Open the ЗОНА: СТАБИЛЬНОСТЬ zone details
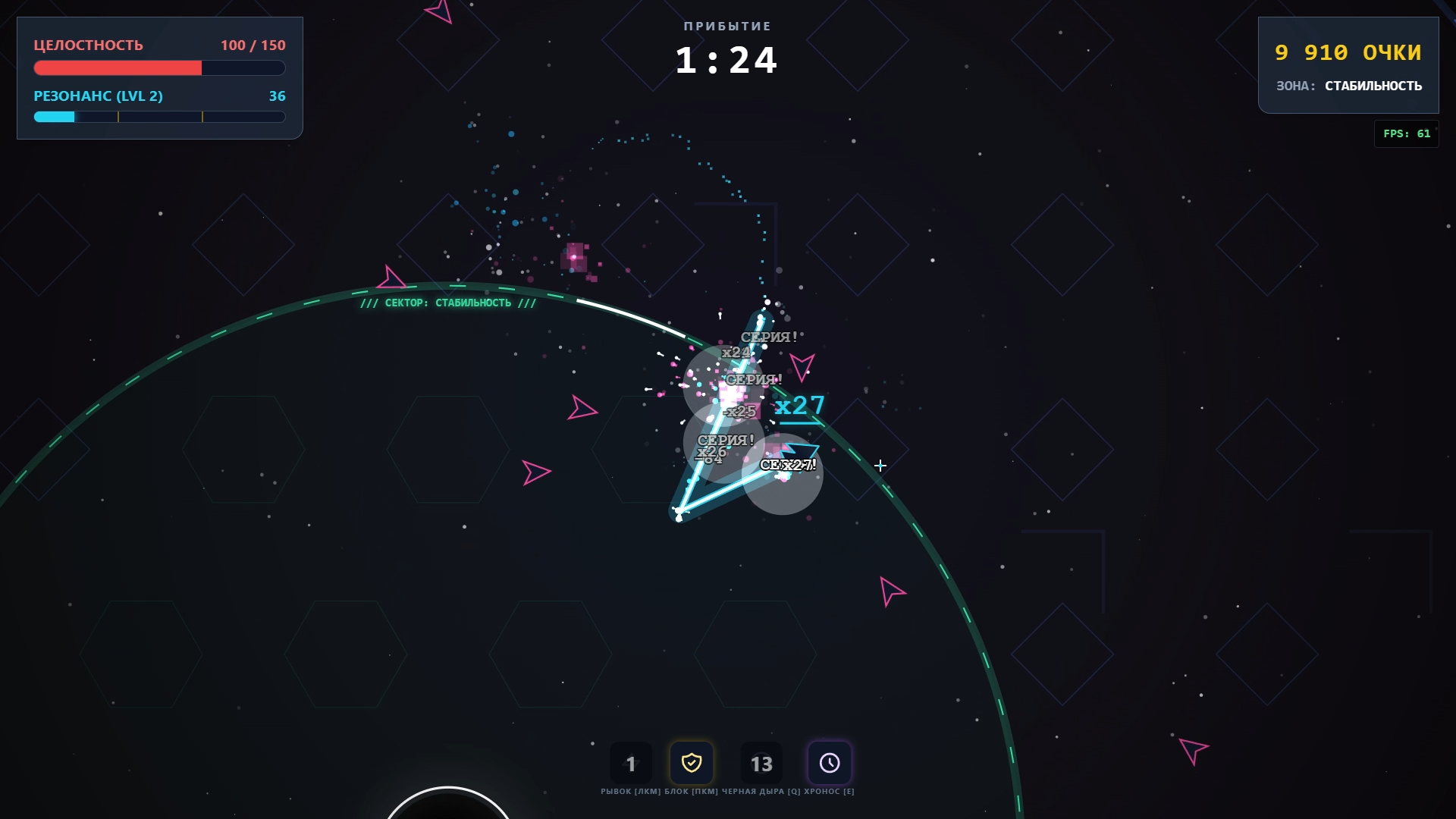 tap(1350, 86)
